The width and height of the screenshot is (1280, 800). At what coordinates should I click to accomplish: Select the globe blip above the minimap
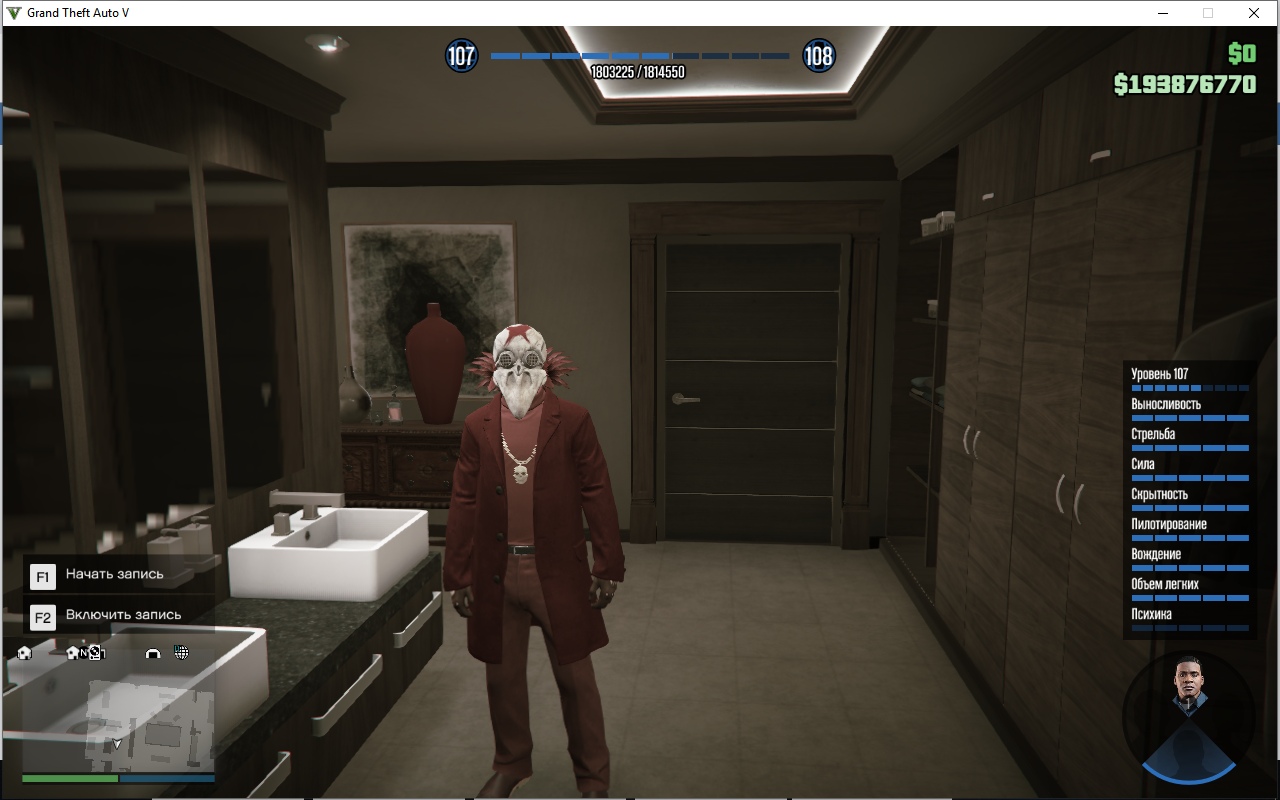(x=181, y=653)
